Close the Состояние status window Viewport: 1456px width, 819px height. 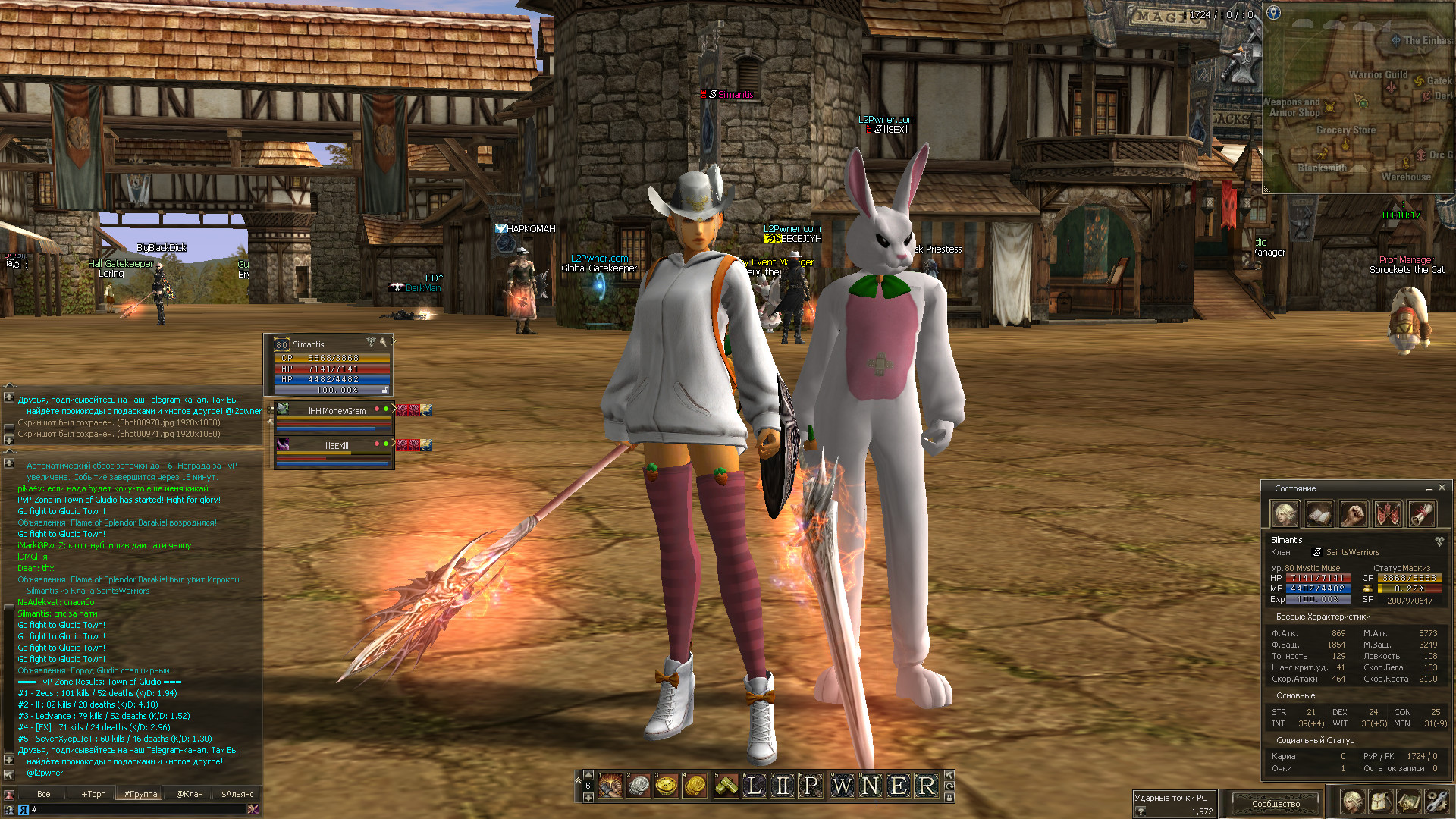pos(1442,488)
